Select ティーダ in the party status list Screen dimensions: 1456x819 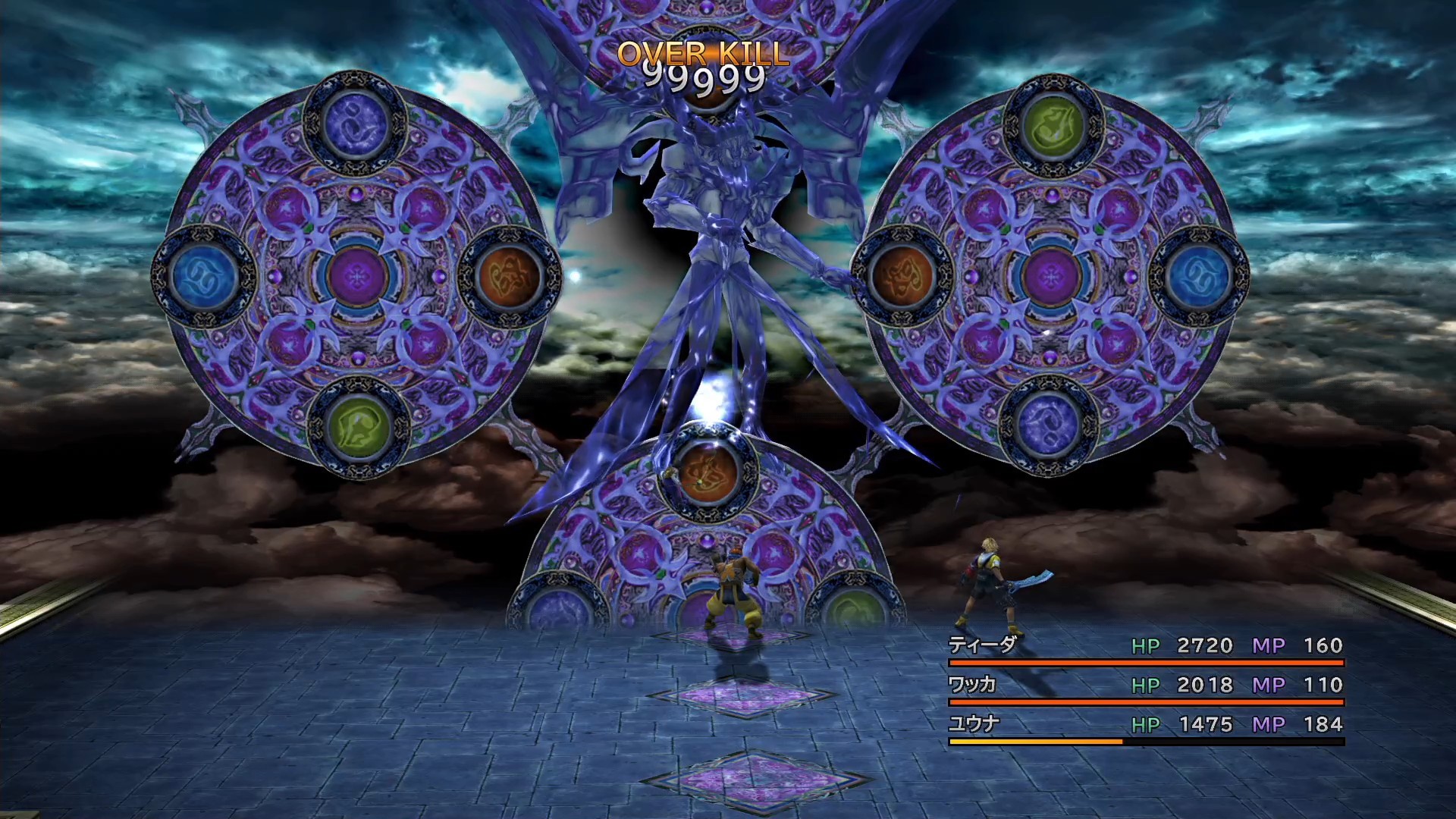point(983,645)
